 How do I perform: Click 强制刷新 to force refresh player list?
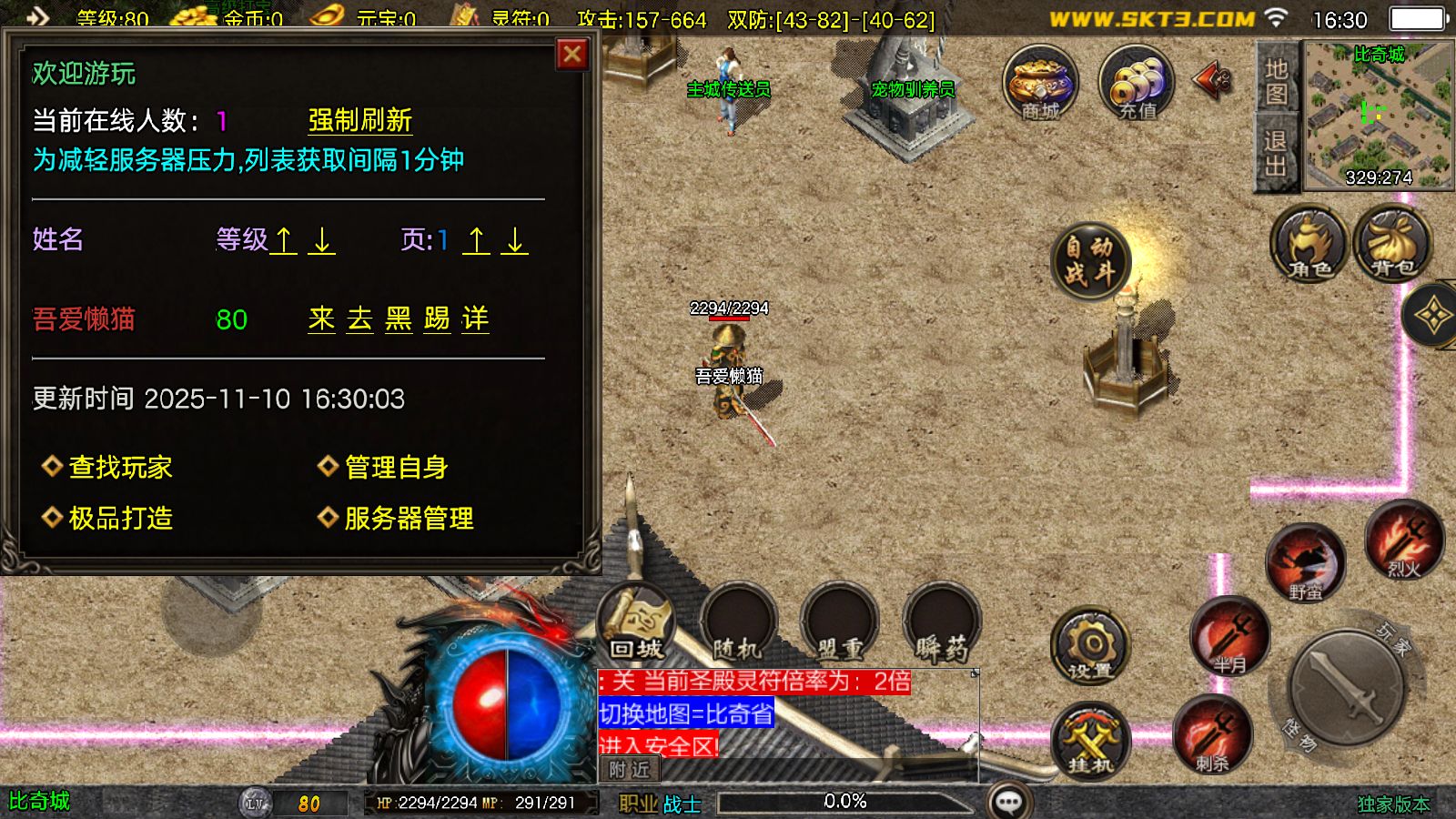[359, 120]
